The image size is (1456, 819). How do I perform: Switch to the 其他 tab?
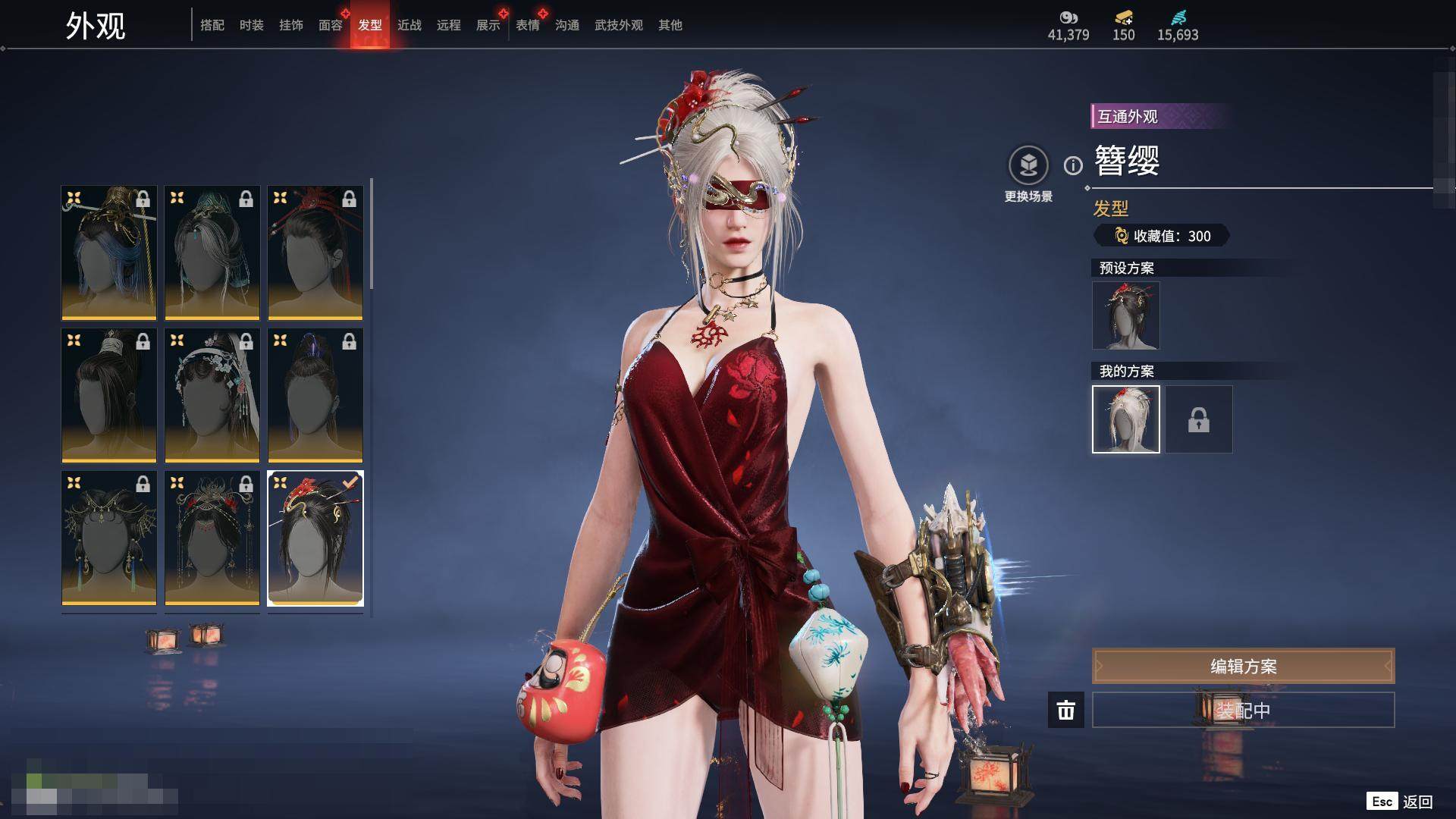coord(670,25)
